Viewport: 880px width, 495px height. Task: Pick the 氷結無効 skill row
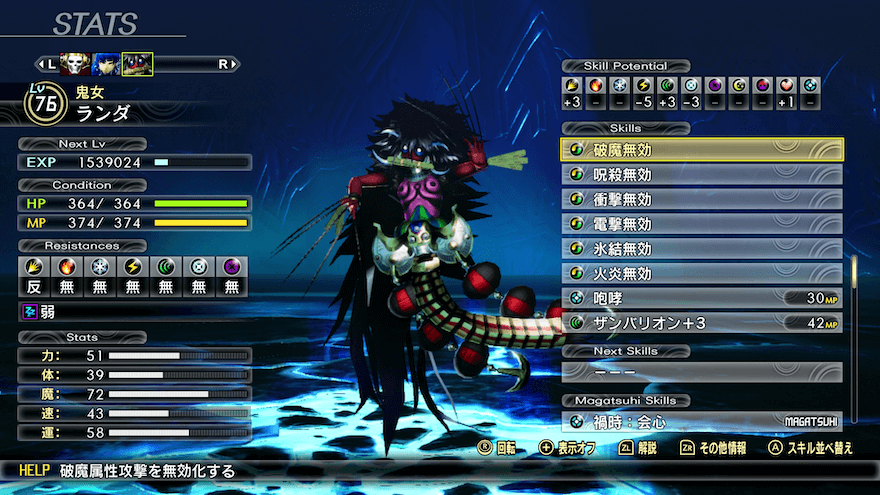tap(702, 248)
